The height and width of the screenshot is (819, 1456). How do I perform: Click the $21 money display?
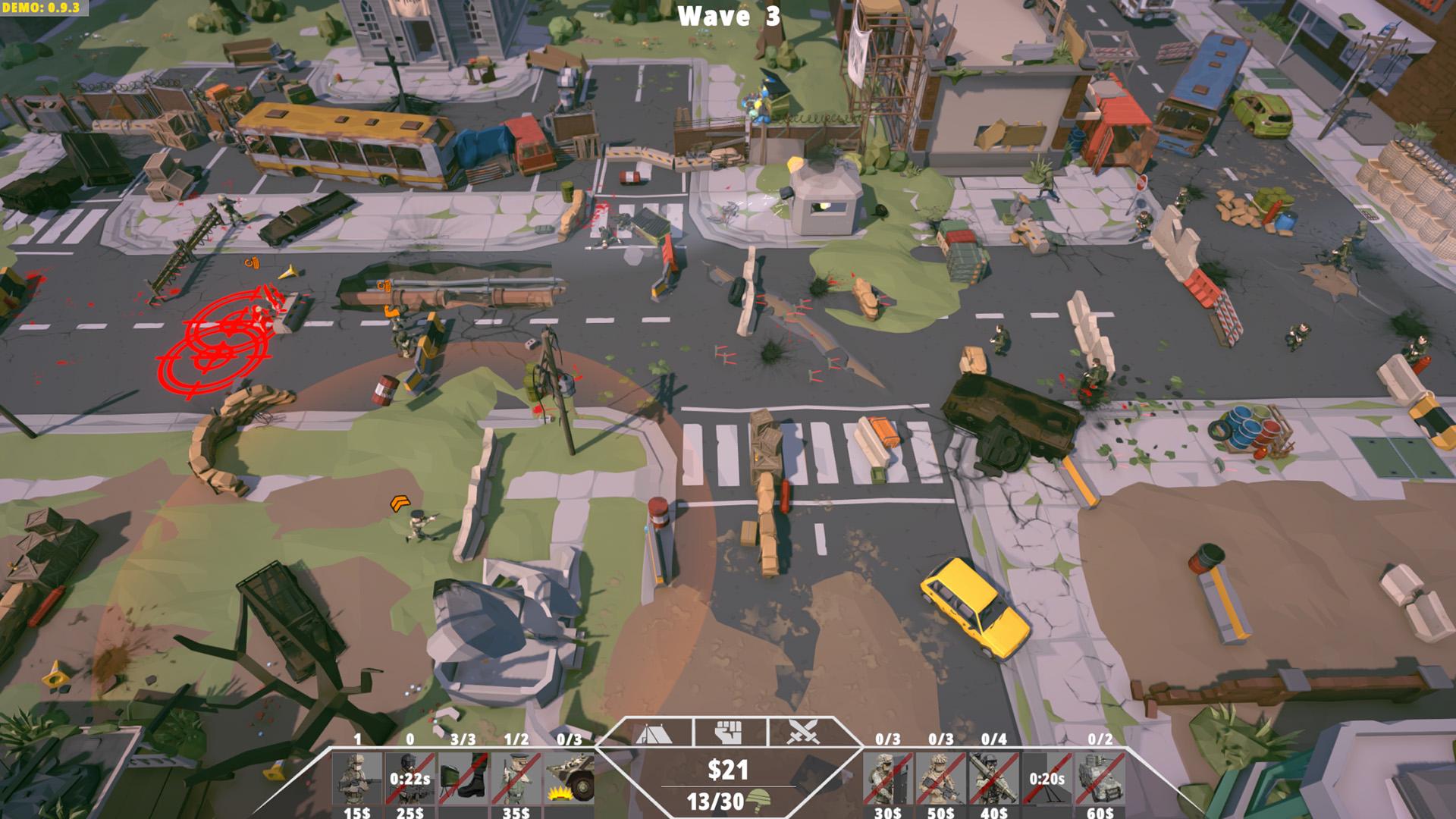pyautogui.click(x=729, y=768)
